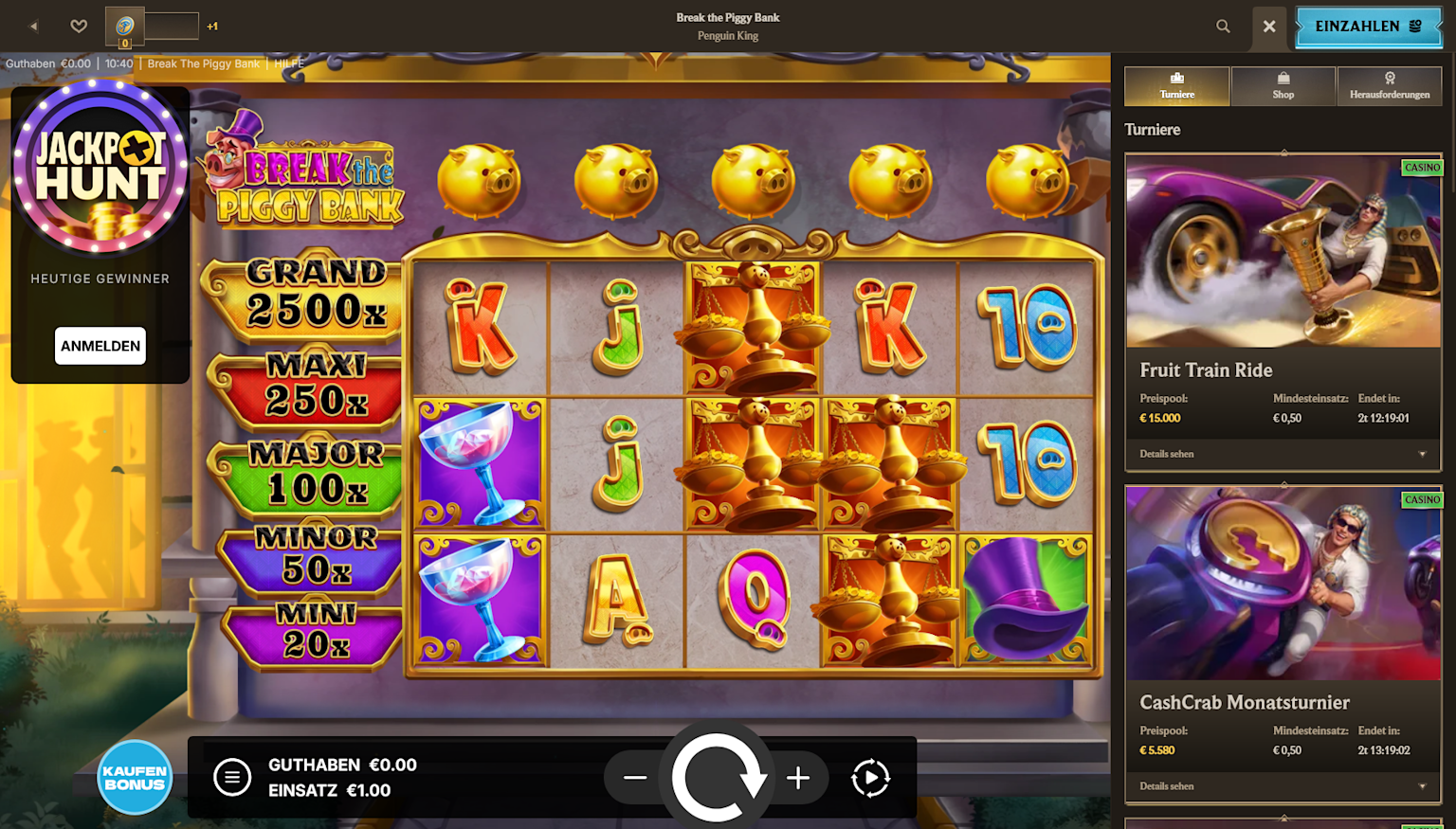Screen dimensions: 1456x829
Task: Switch to the Shop tab
Action: pos(1283,85)
